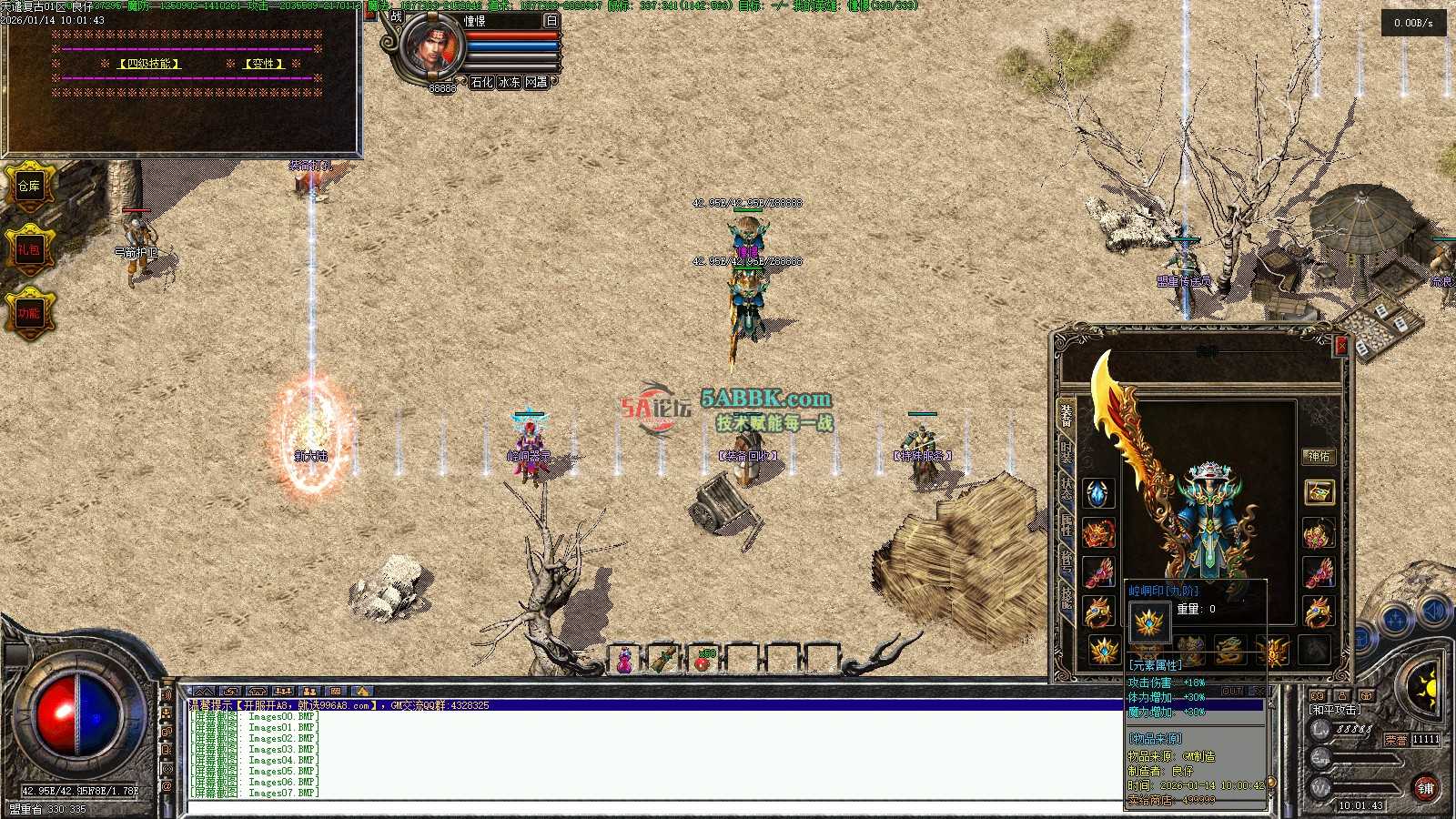Select the 【四级技能】 link

150,64
